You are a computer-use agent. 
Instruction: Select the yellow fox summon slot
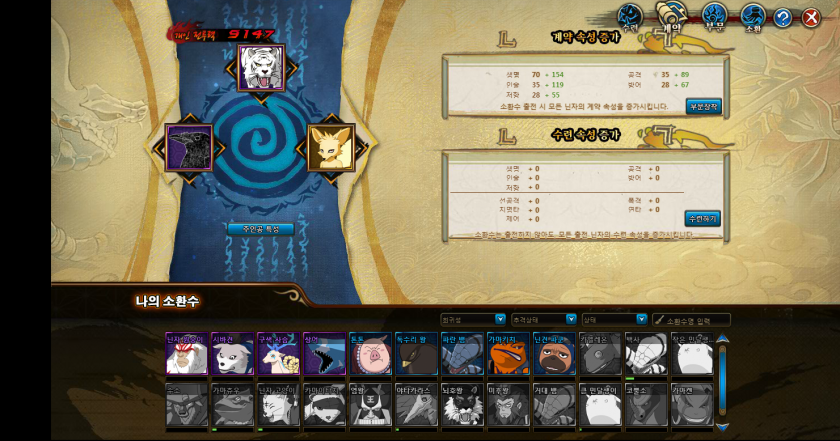coord(331,148)
